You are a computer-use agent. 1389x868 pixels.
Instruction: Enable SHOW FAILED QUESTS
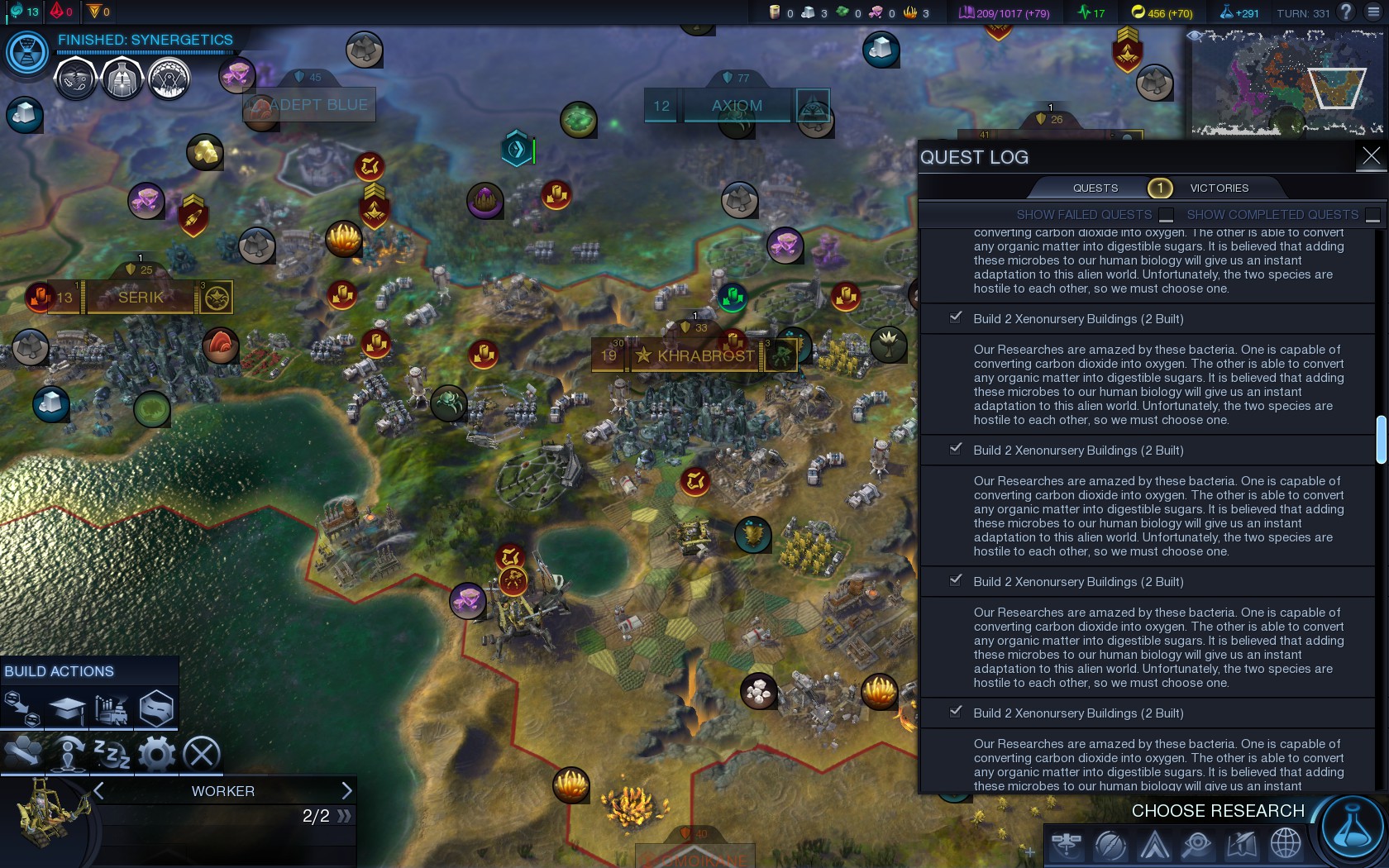pos(1167,213)
